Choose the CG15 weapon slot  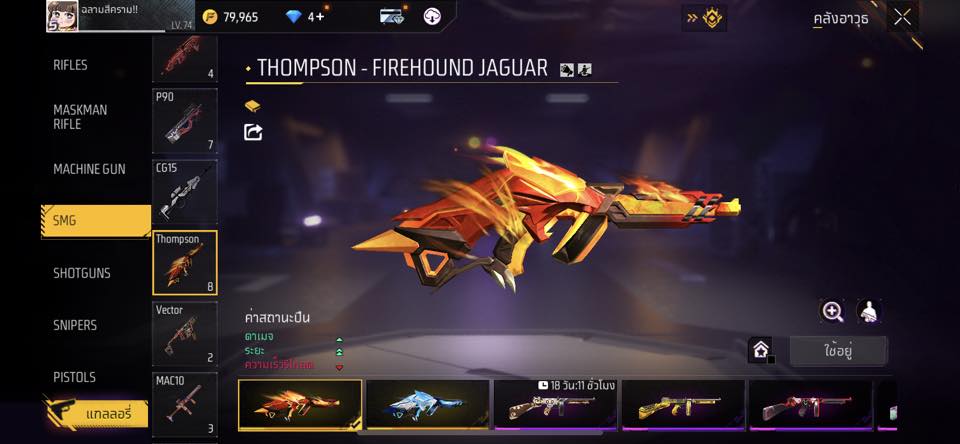pos(184,191)
